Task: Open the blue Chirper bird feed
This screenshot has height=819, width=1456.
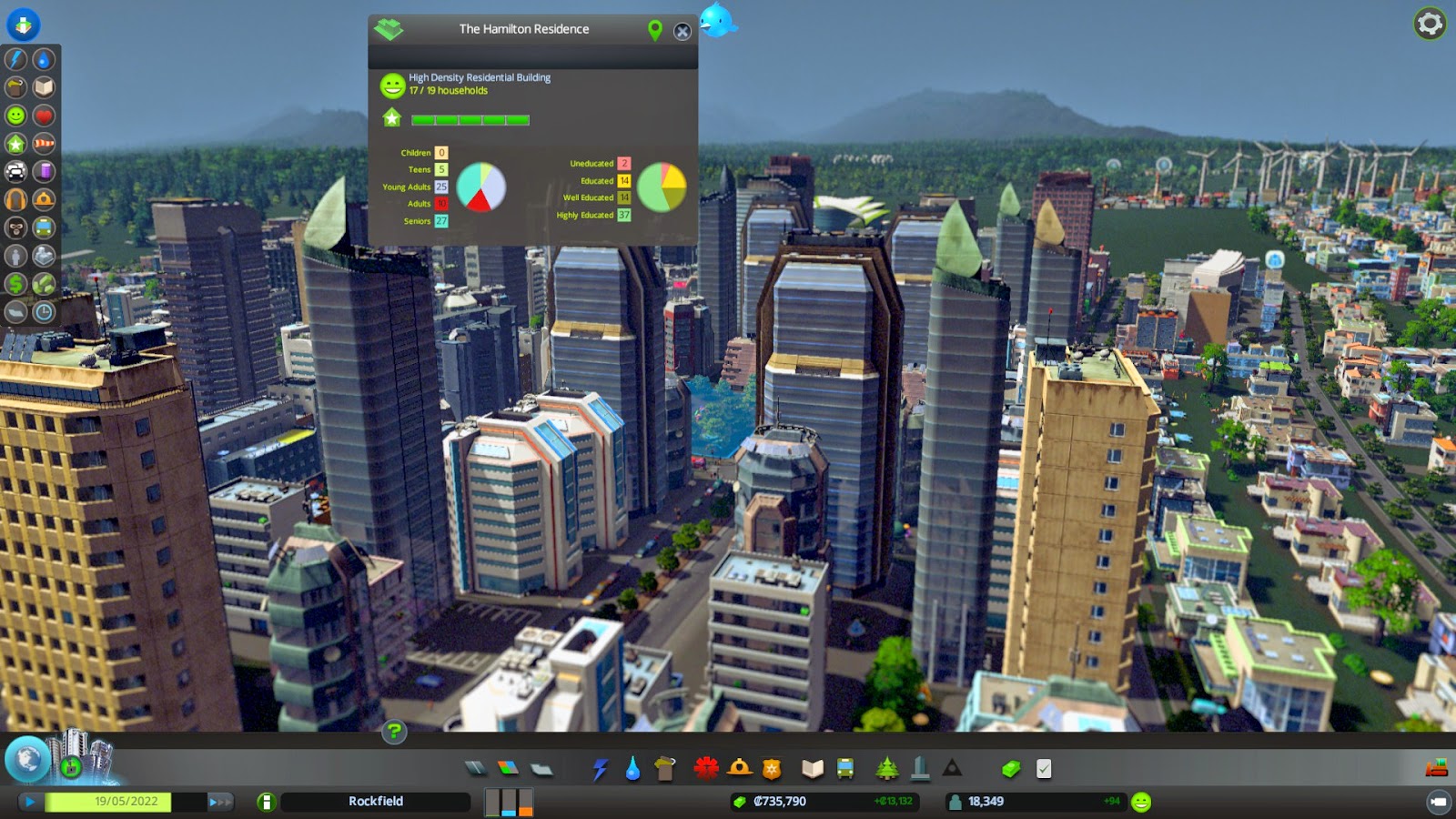Action: pyautogui.click(x=717, y=20)
